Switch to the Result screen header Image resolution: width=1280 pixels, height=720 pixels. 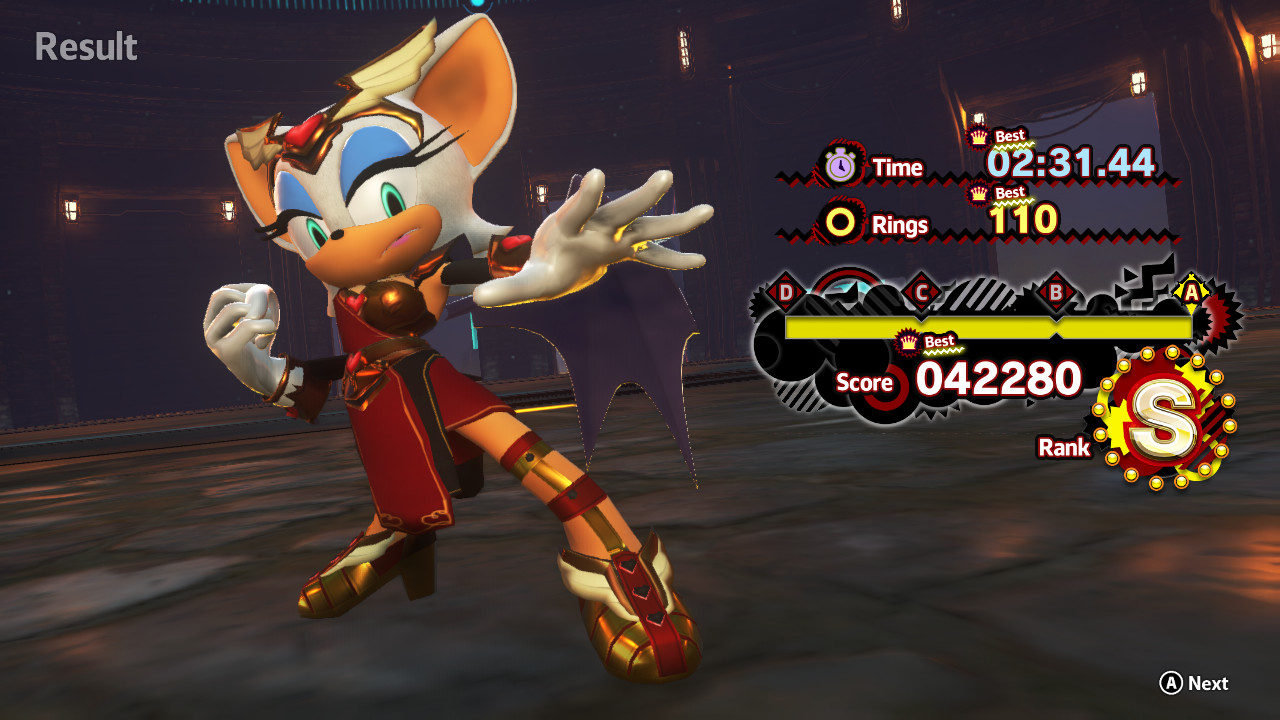pos(85,47)
